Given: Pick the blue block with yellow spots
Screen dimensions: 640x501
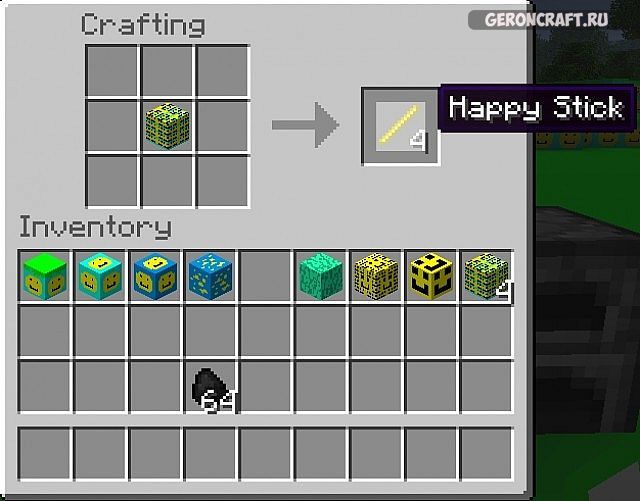Looking at the screenshot, I should click(210, 277).
